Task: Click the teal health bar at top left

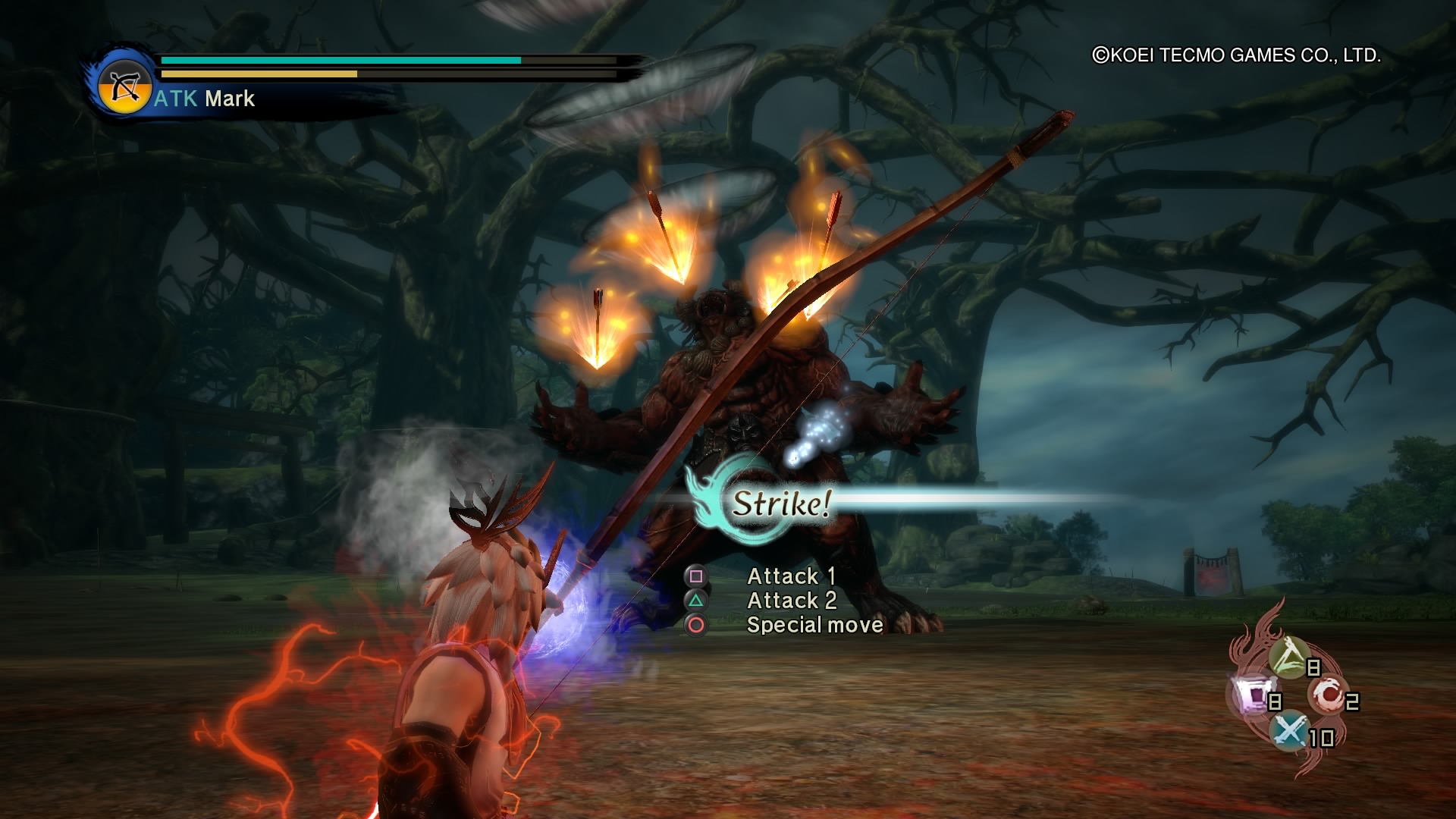Action: point(341,58)
